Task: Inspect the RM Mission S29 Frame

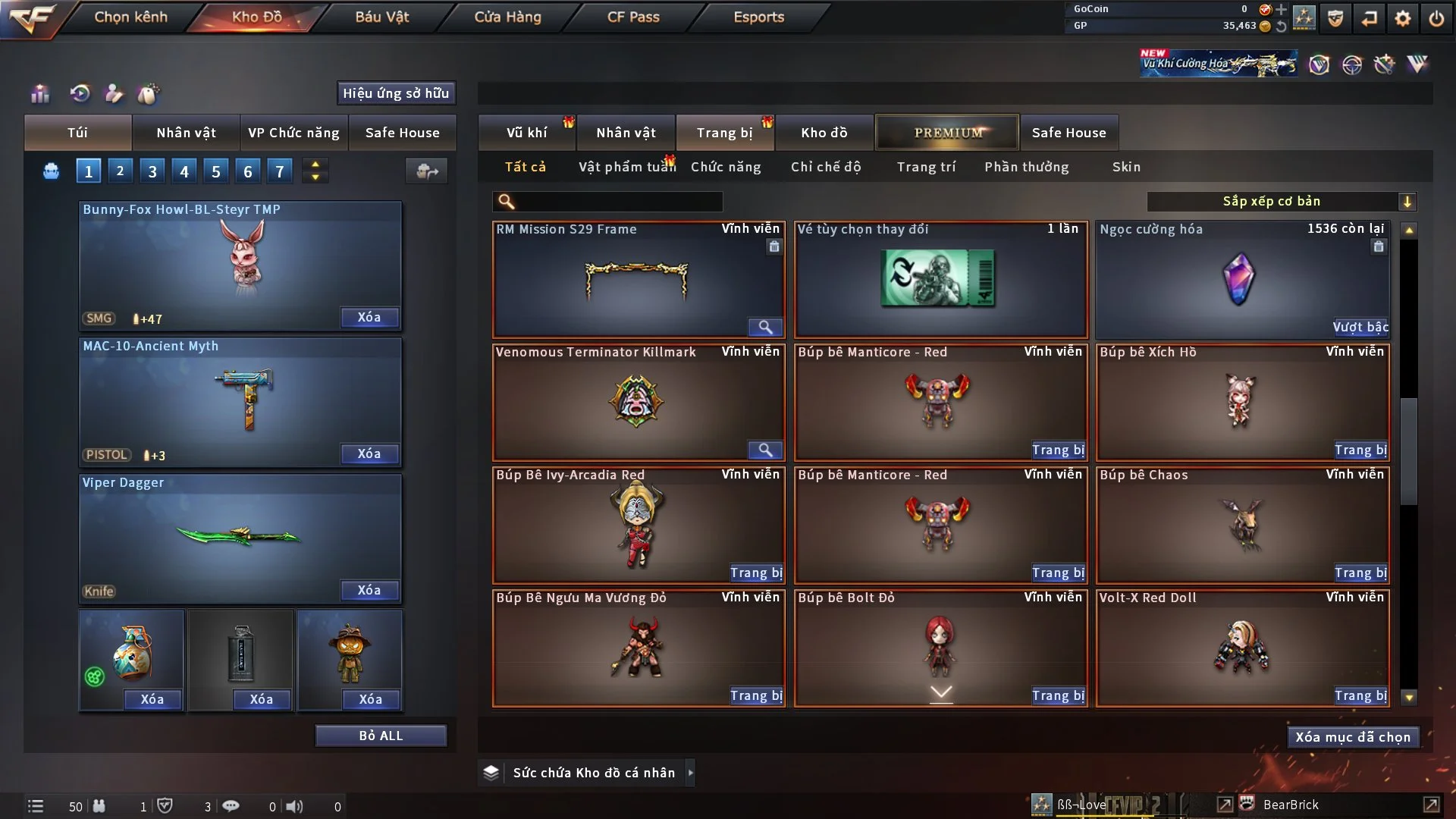Action: coord(765,327)
